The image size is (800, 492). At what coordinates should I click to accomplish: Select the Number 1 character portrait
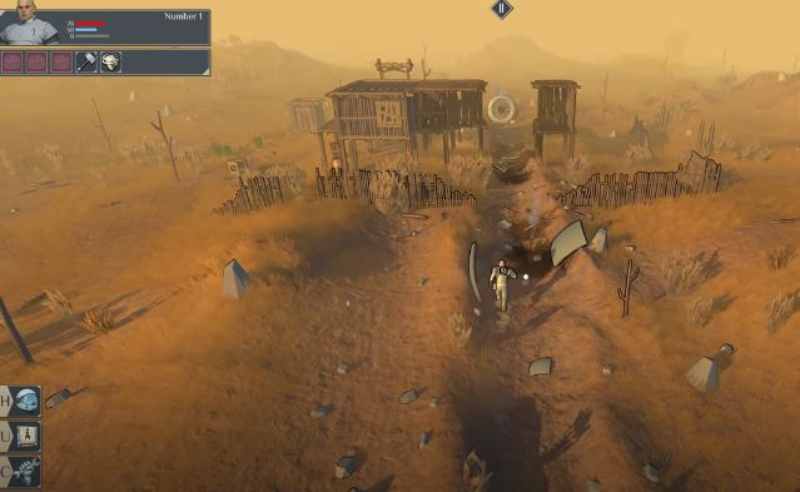coord(28,23)
